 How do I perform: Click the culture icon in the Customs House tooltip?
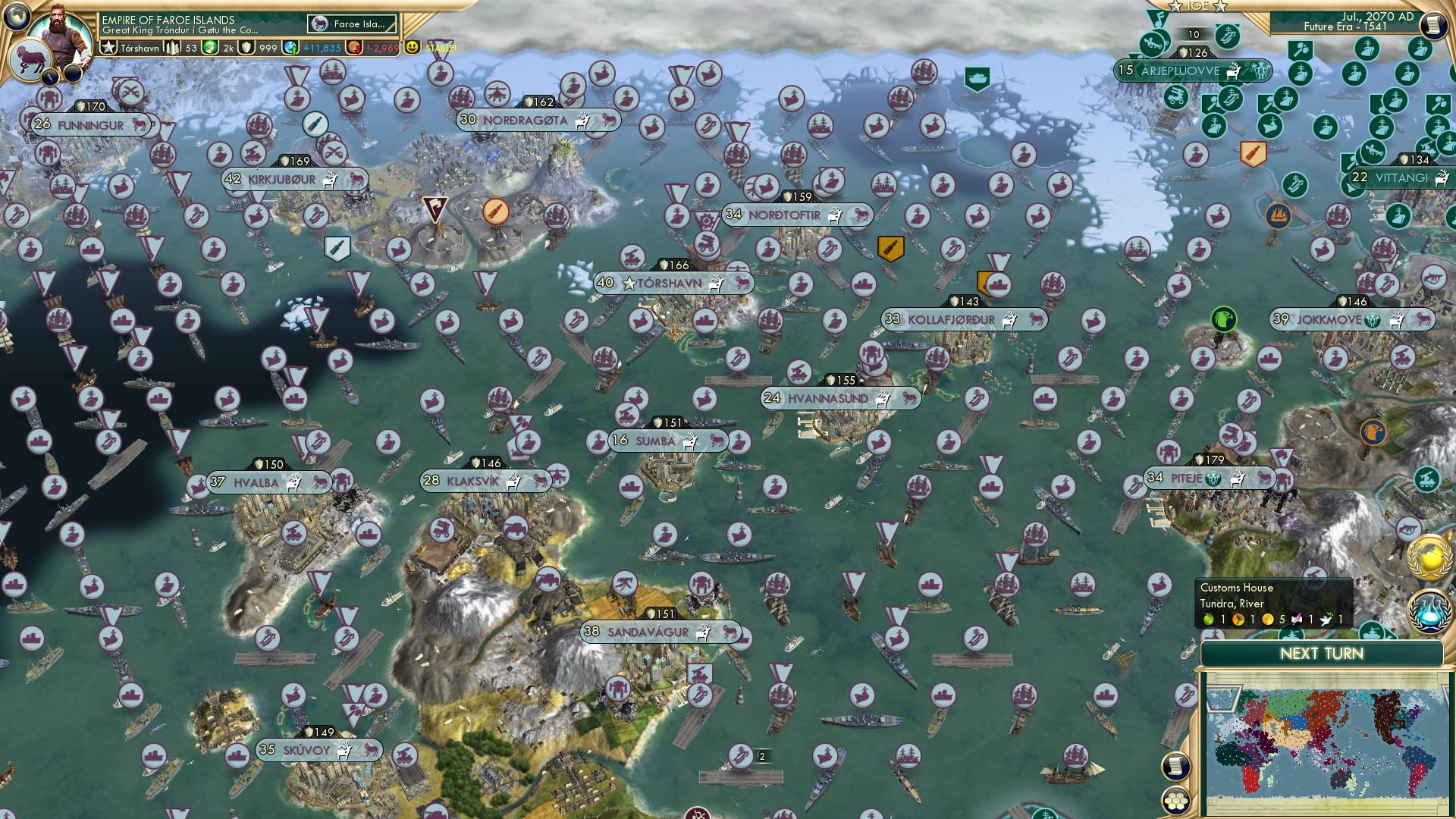[1296, 619]
